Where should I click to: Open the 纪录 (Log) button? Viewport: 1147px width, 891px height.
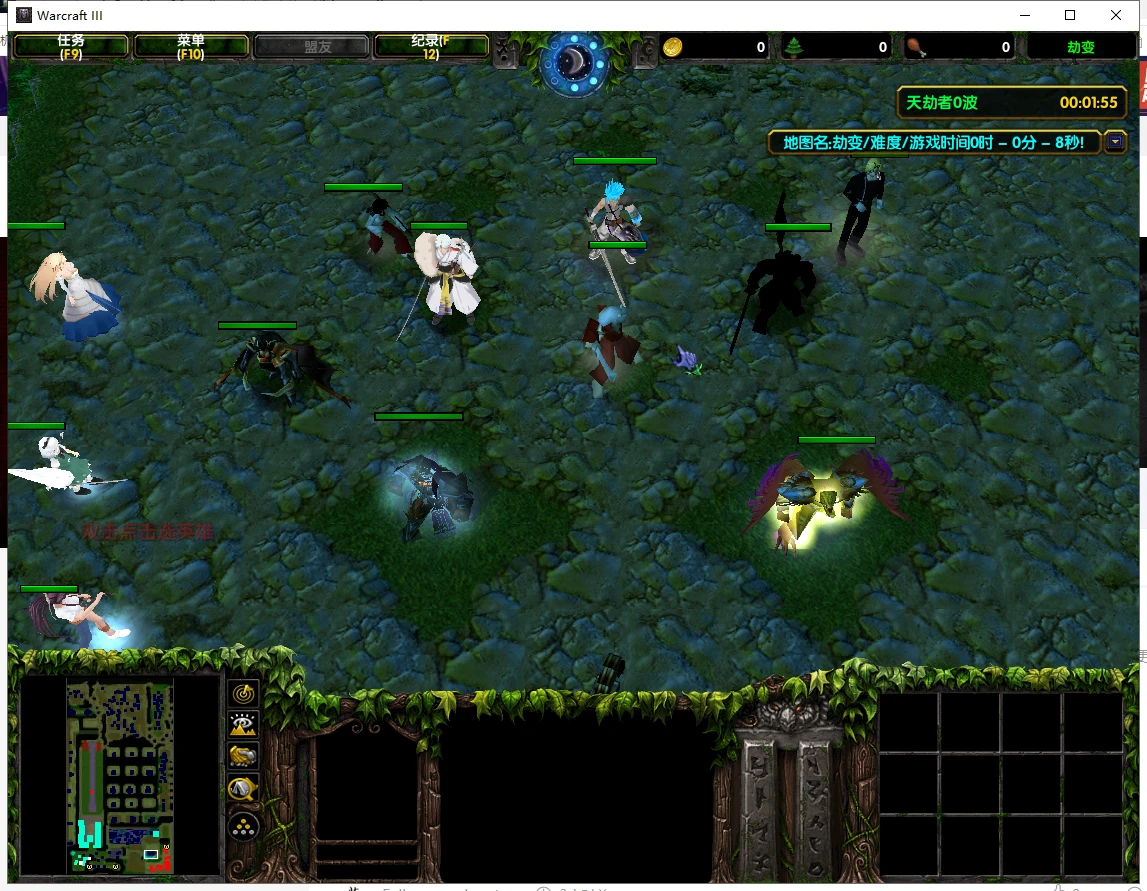coord(431,47)
